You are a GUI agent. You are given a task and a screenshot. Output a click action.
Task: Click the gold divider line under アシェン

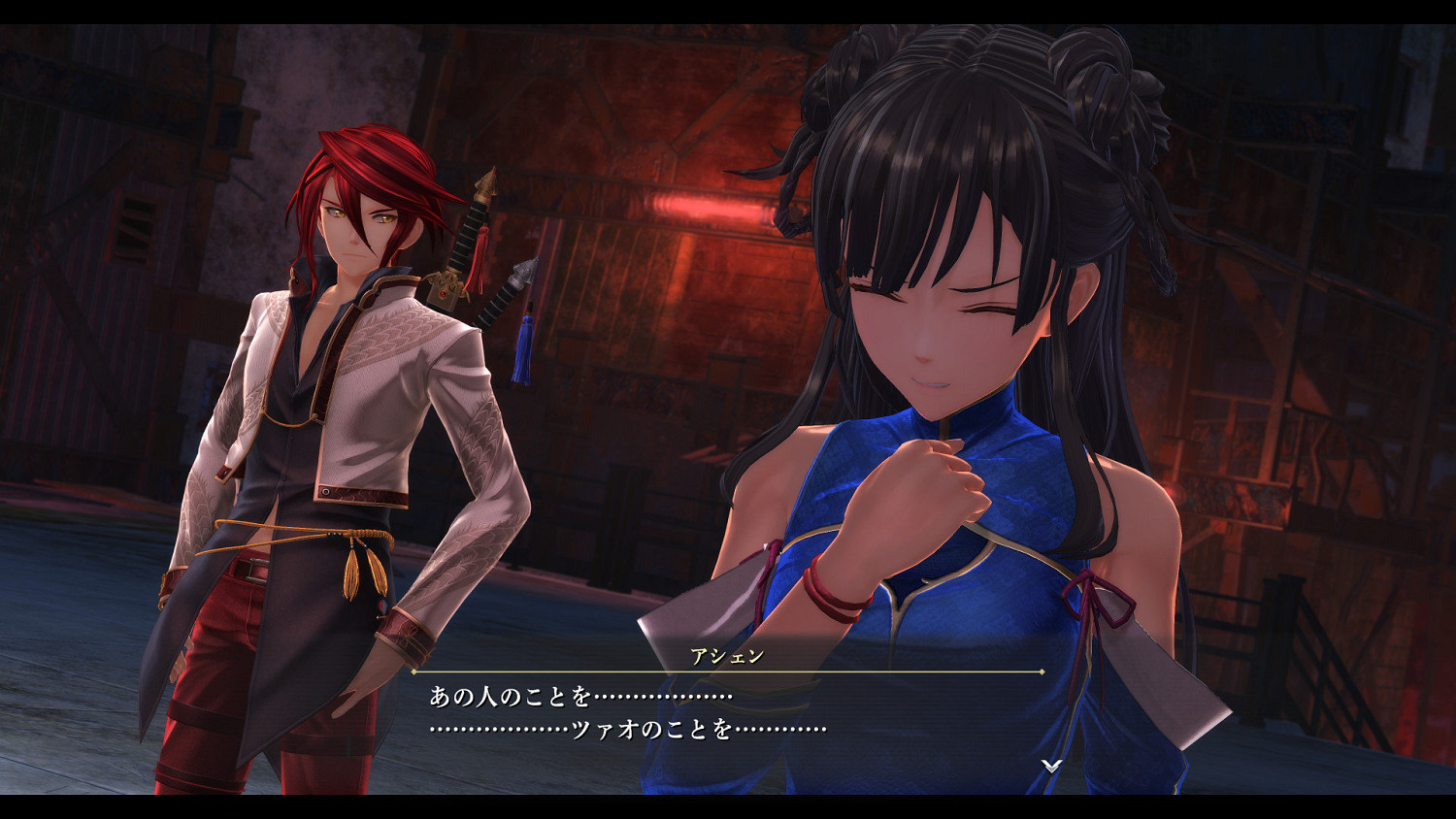pyautogui.click(x=728, y=671)
